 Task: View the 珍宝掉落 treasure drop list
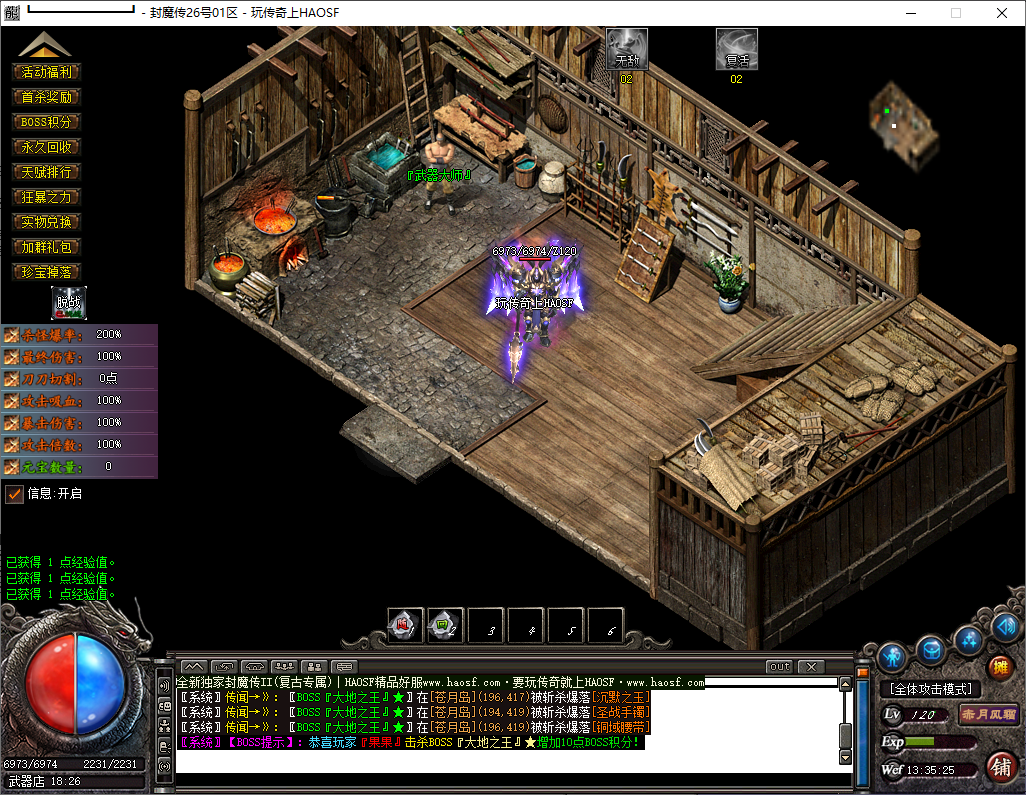(46, 272)
